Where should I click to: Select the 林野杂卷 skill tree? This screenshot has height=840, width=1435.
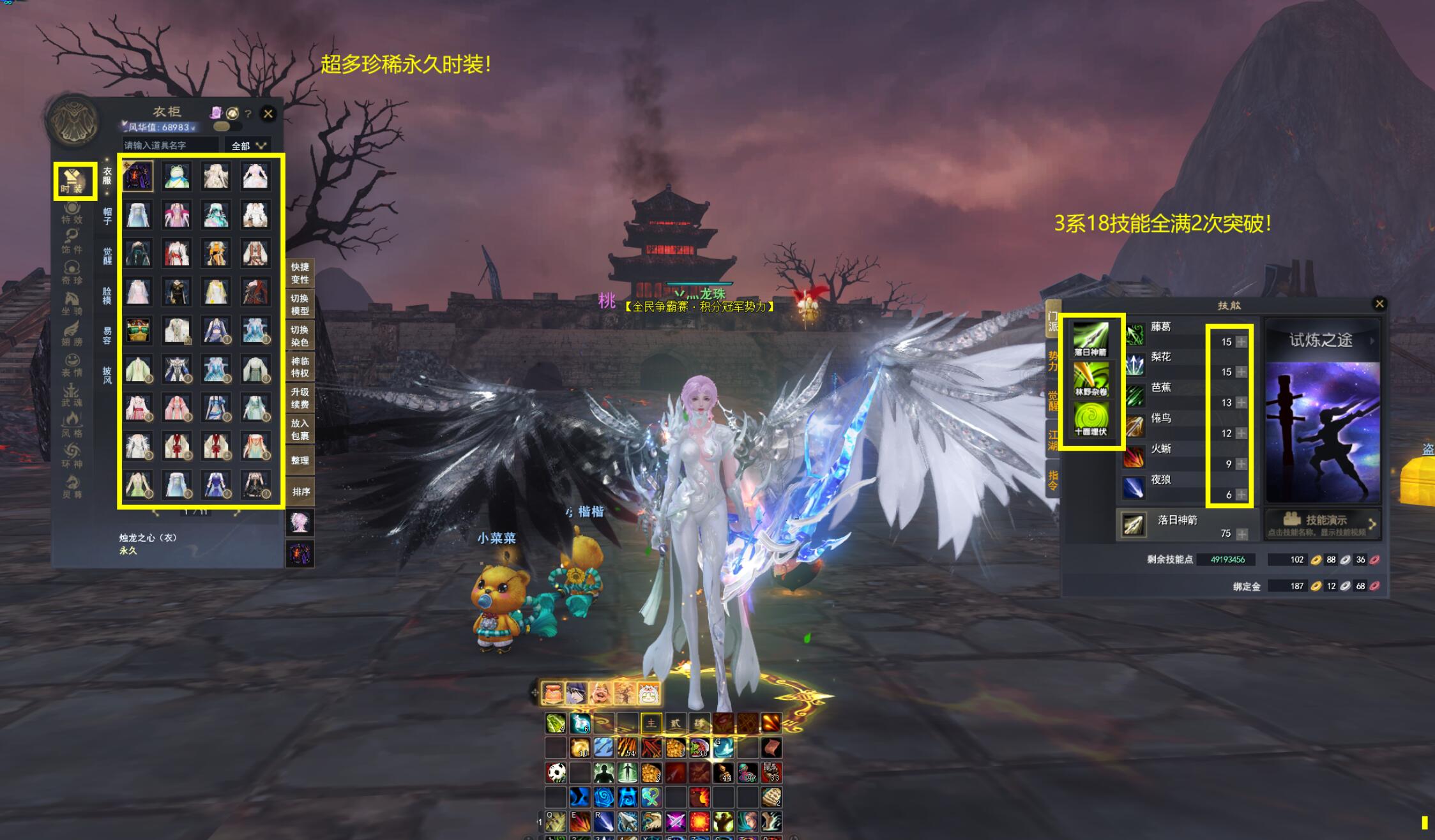1091,380
